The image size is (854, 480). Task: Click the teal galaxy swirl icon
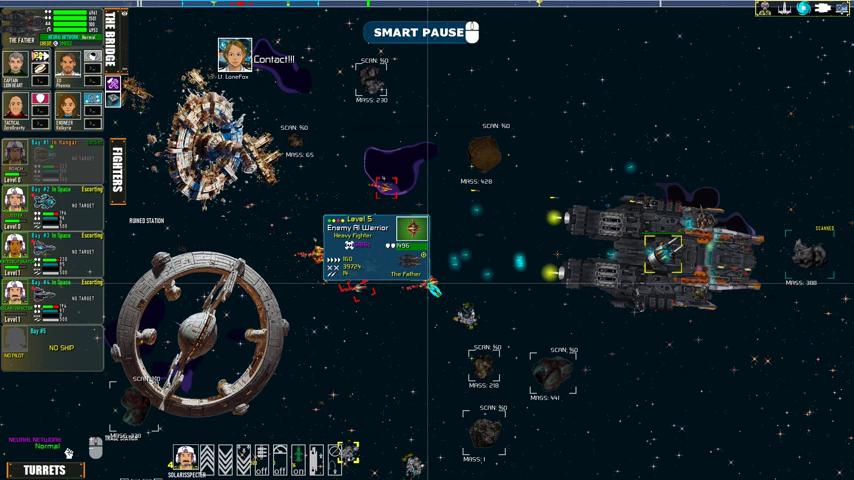click(x=803, y=9)
